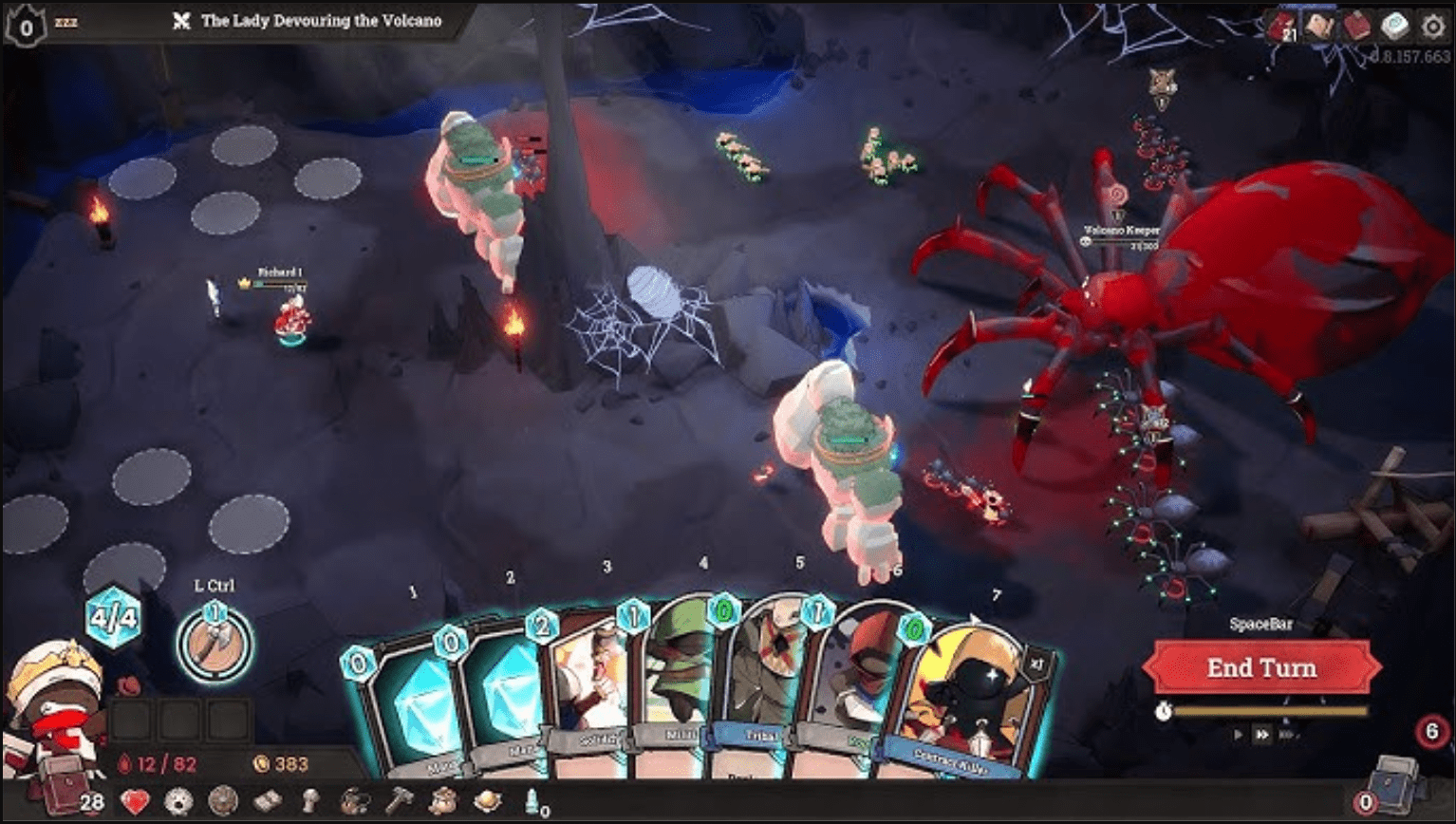Click the potion vial icon showing 0

coord(530,802)
